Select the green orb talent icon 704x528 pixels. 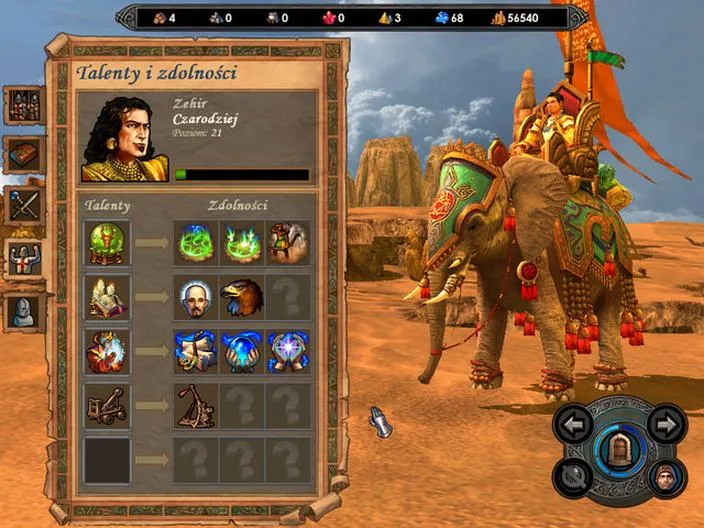[x=107, y=243]
